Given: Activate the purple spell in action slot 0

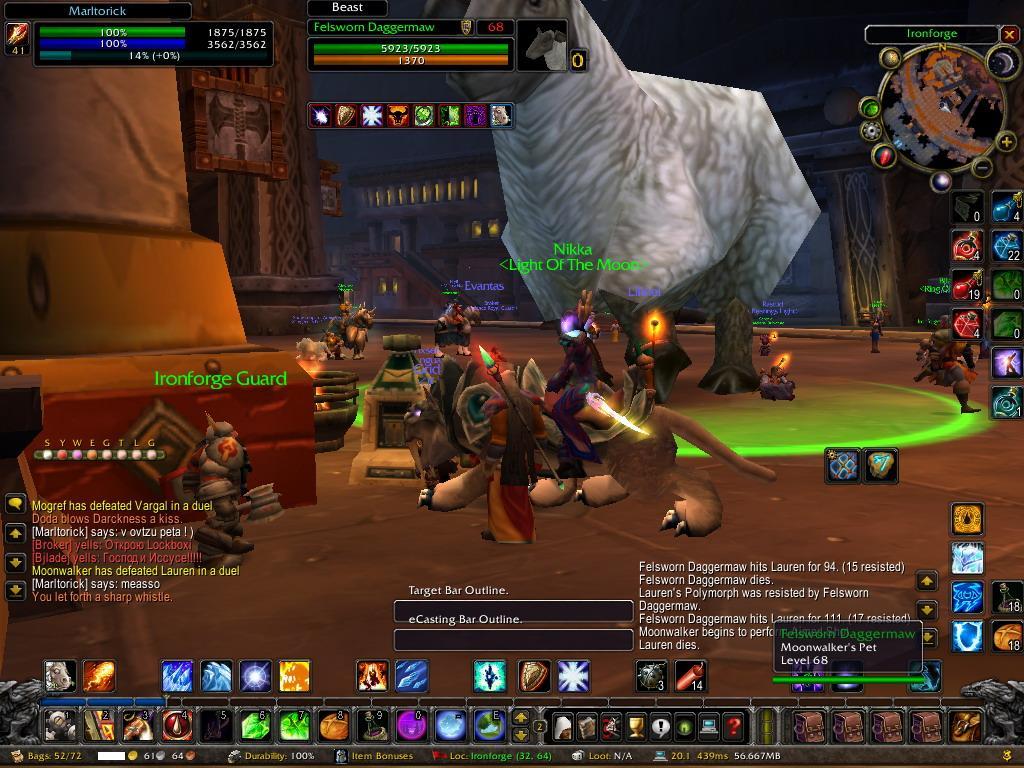Looking at the screenshot, I should click(x=411, y=725).
